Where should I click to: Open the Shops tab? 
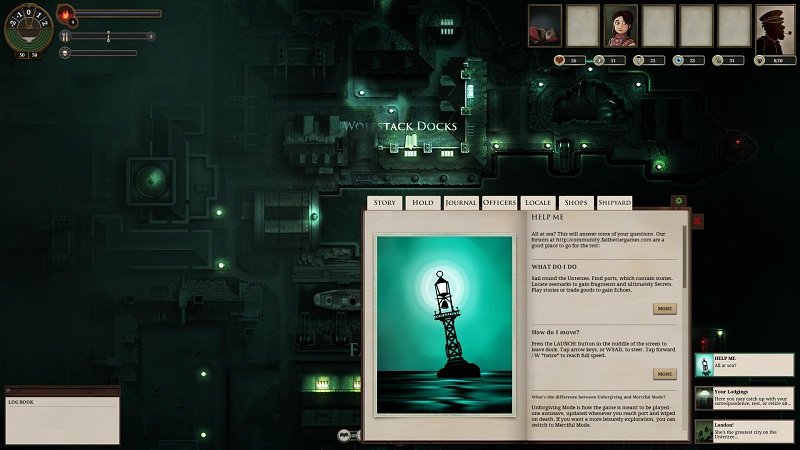pos(575,202)
